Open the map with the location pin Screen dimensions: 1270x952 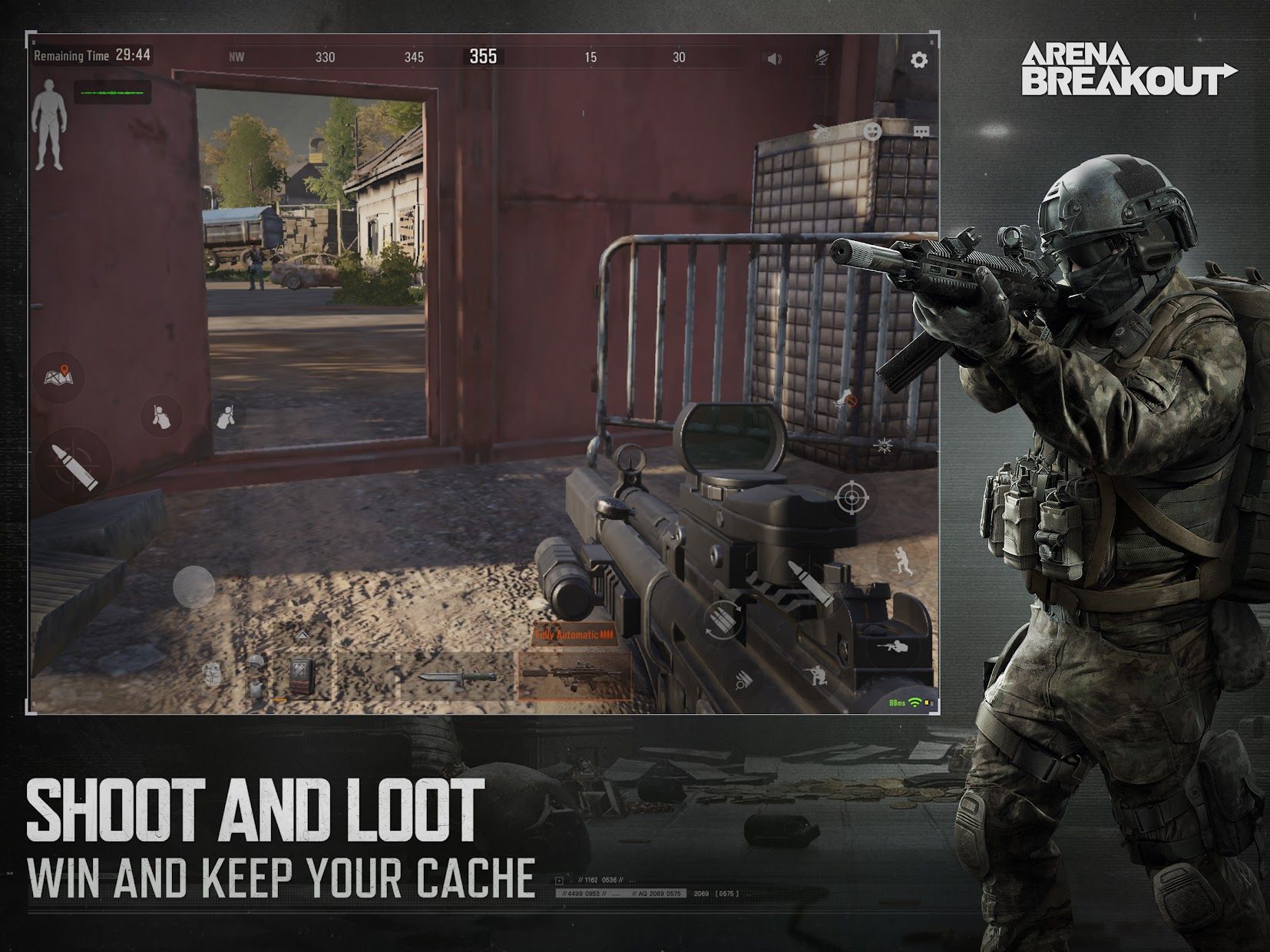64,376
